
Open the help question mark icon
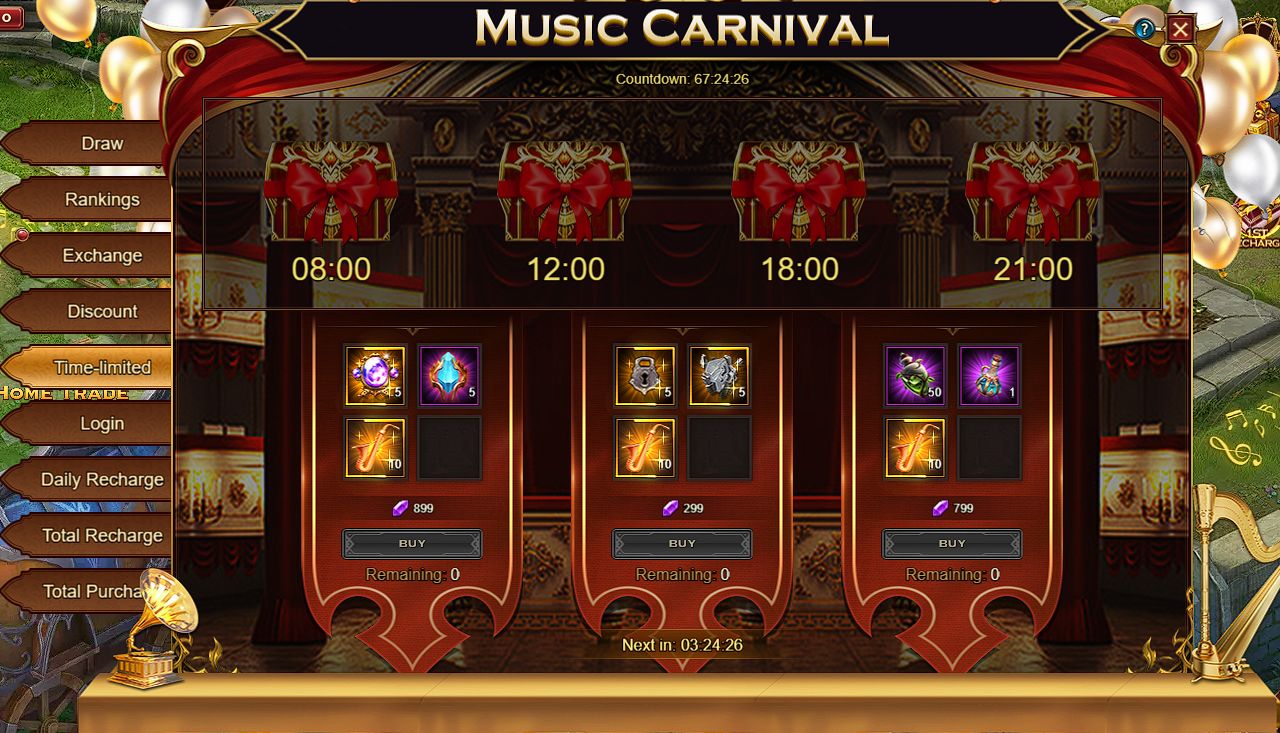click(x=1144, y=29)
